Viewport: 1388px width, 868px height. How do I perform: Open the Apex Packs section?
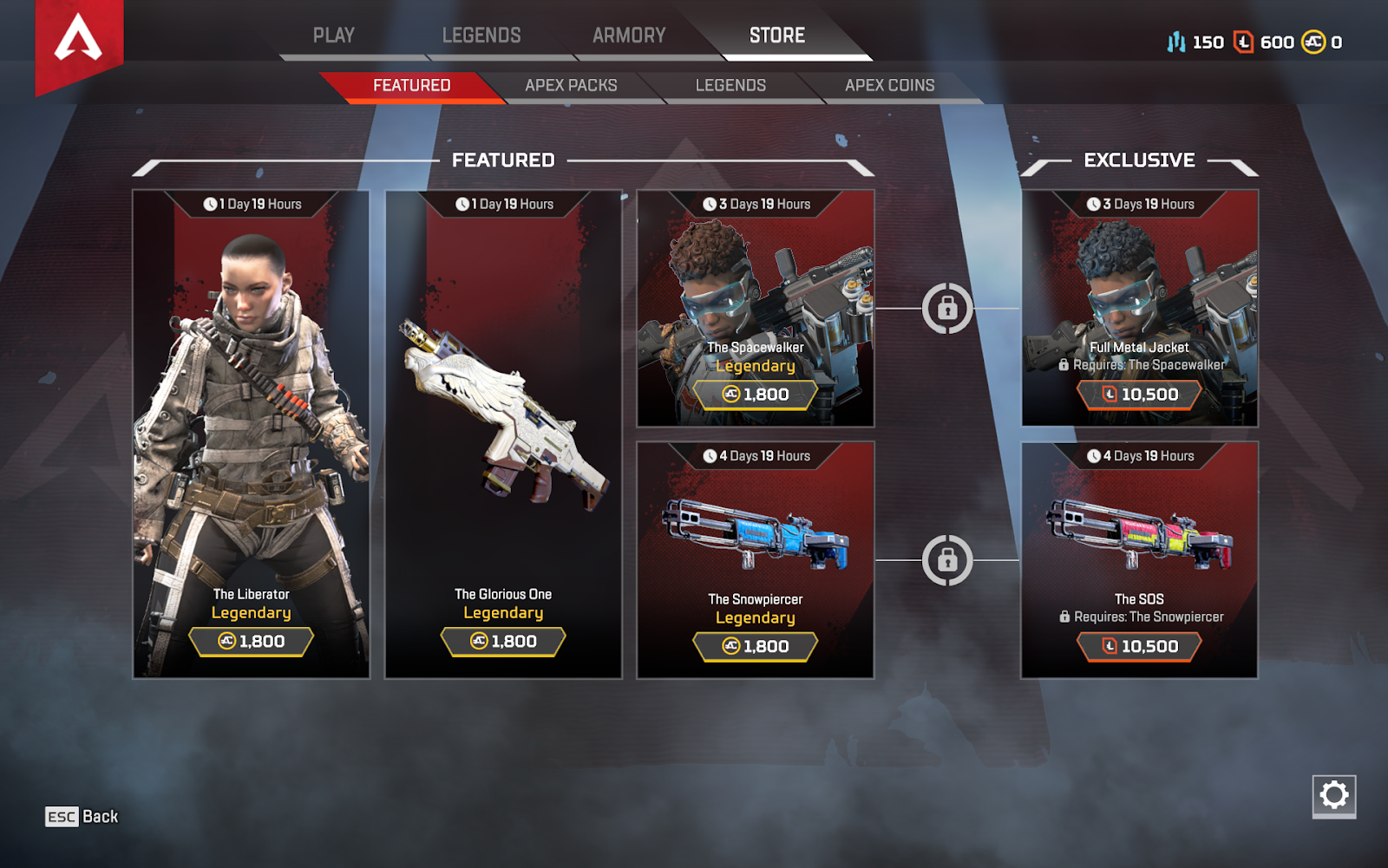coord(571,86)
